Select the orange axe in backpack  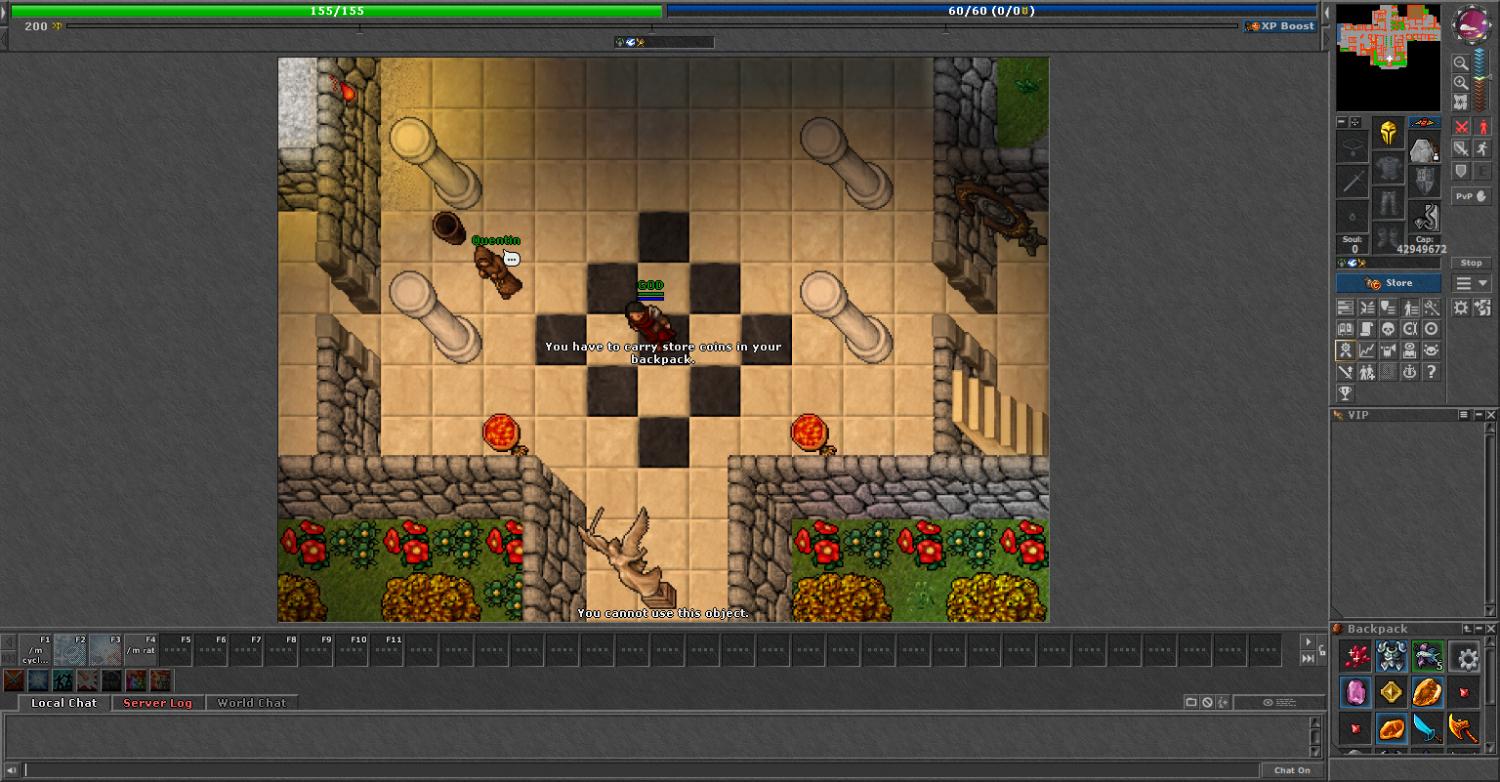pyautogui.click(x=1463, y=727)
